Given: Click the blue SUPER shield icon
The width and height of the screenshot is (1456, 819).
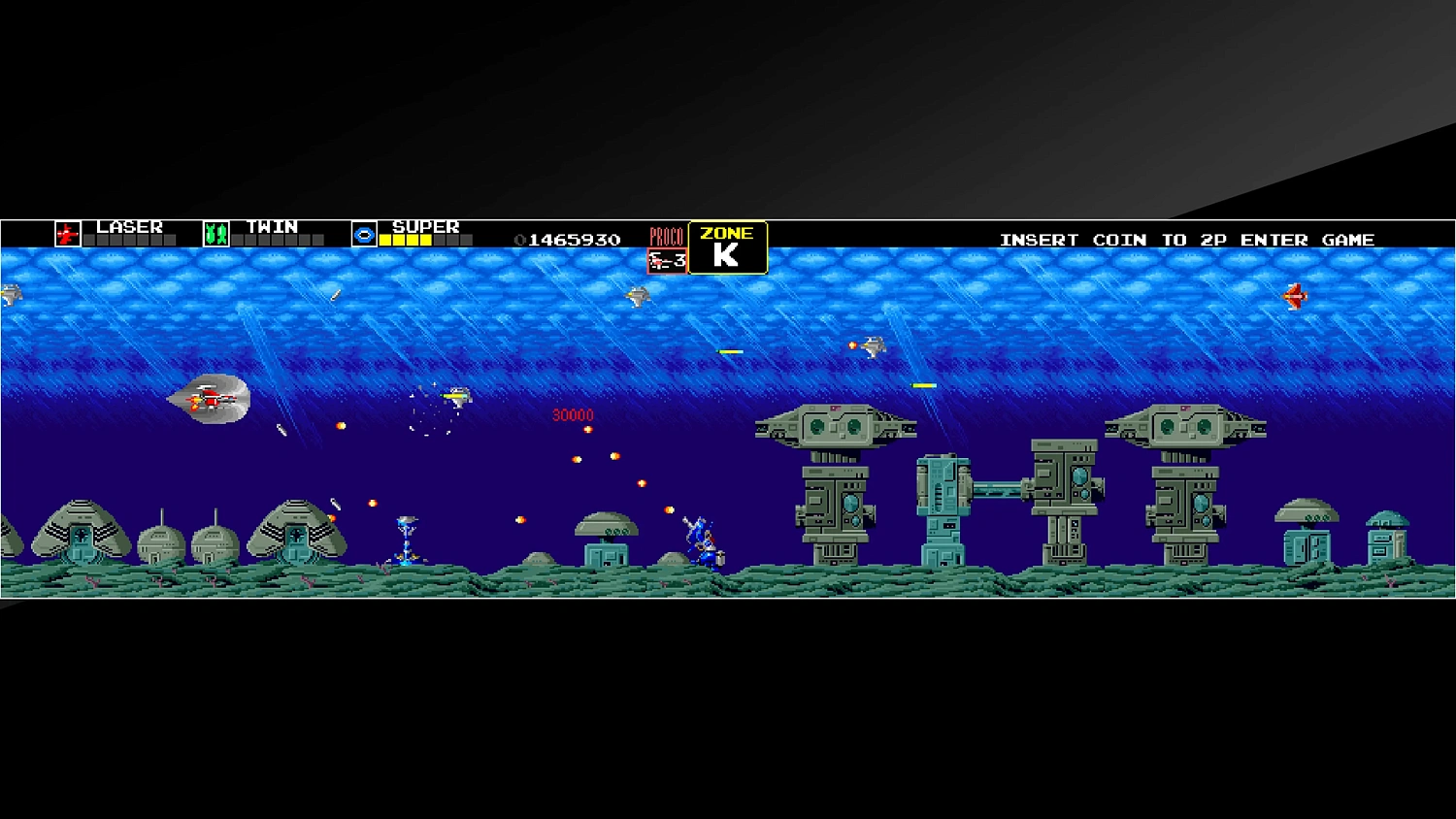Looking at the screenshot, I should 362,233.
